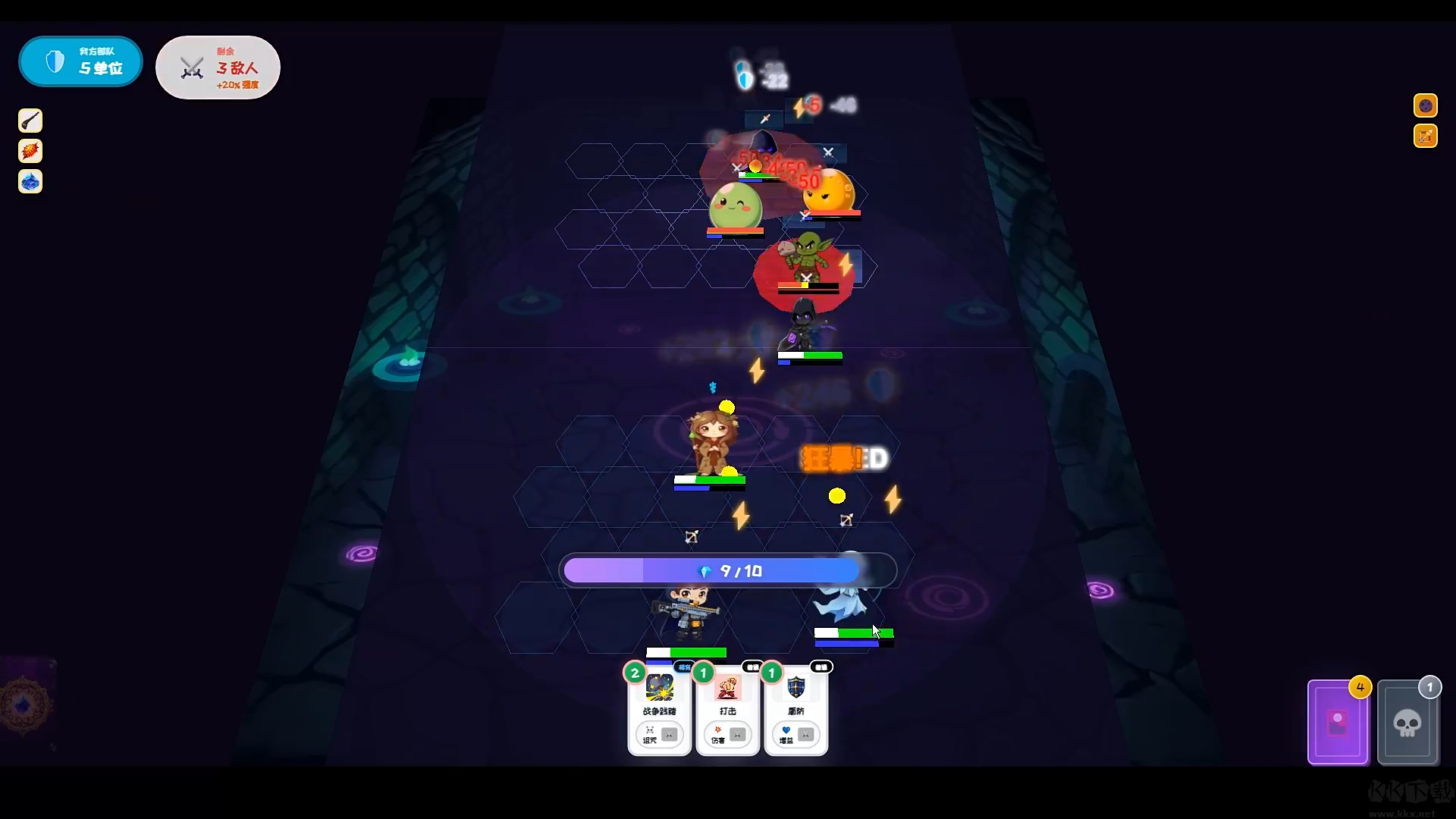Inspect the blue crystal relic icon

30,181
